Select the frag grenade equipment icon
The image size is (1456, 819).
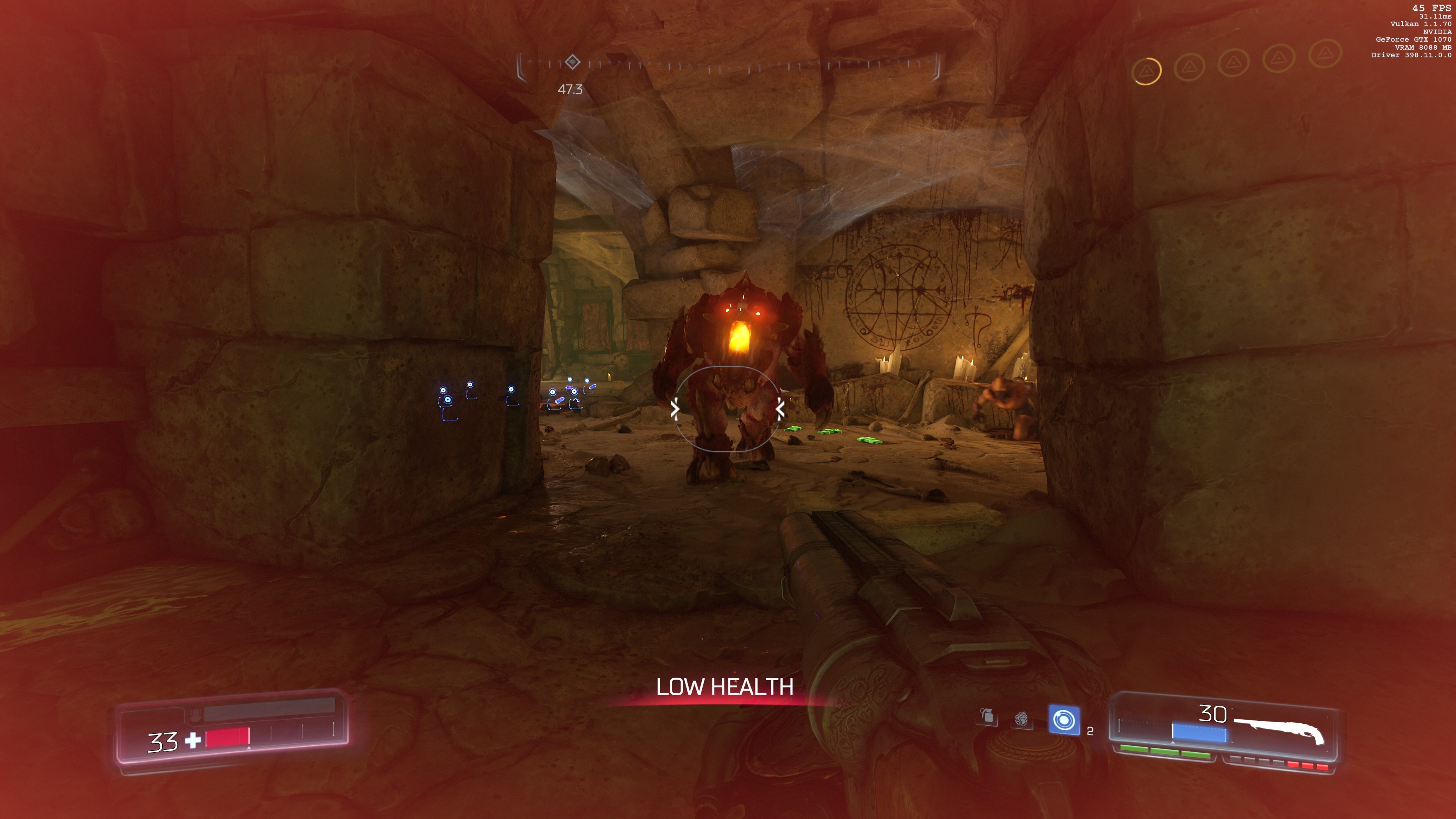[987, 716]
